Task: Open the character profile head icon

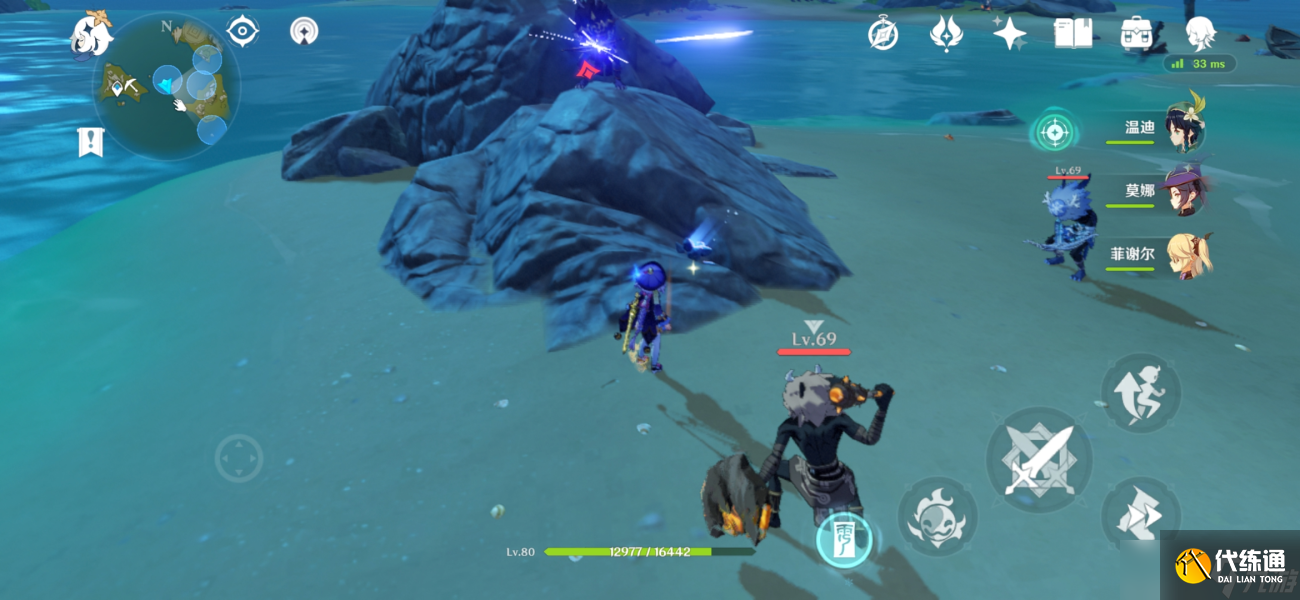Action: pyautogui.click(x=1199, y=35)
